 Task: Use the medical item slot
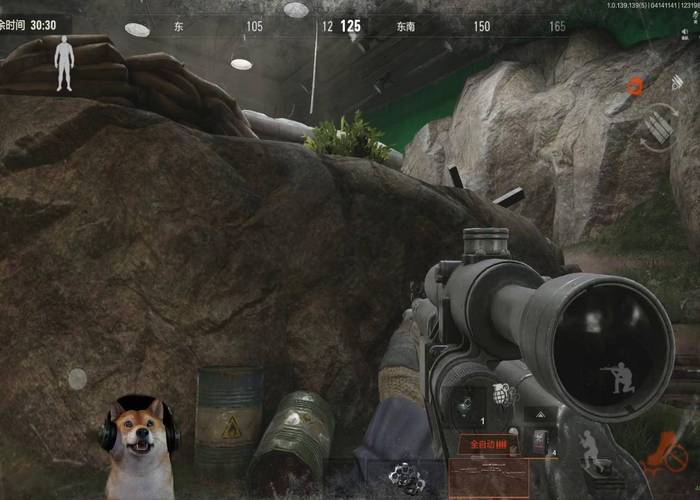[541, 443]
